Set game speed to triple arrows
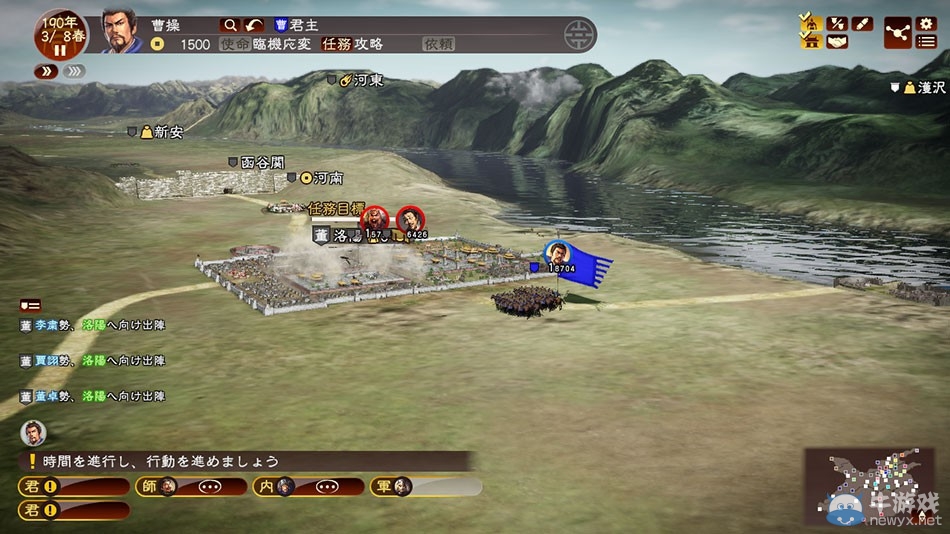This screenshot has width=950, height=534. tap(74, 71)
